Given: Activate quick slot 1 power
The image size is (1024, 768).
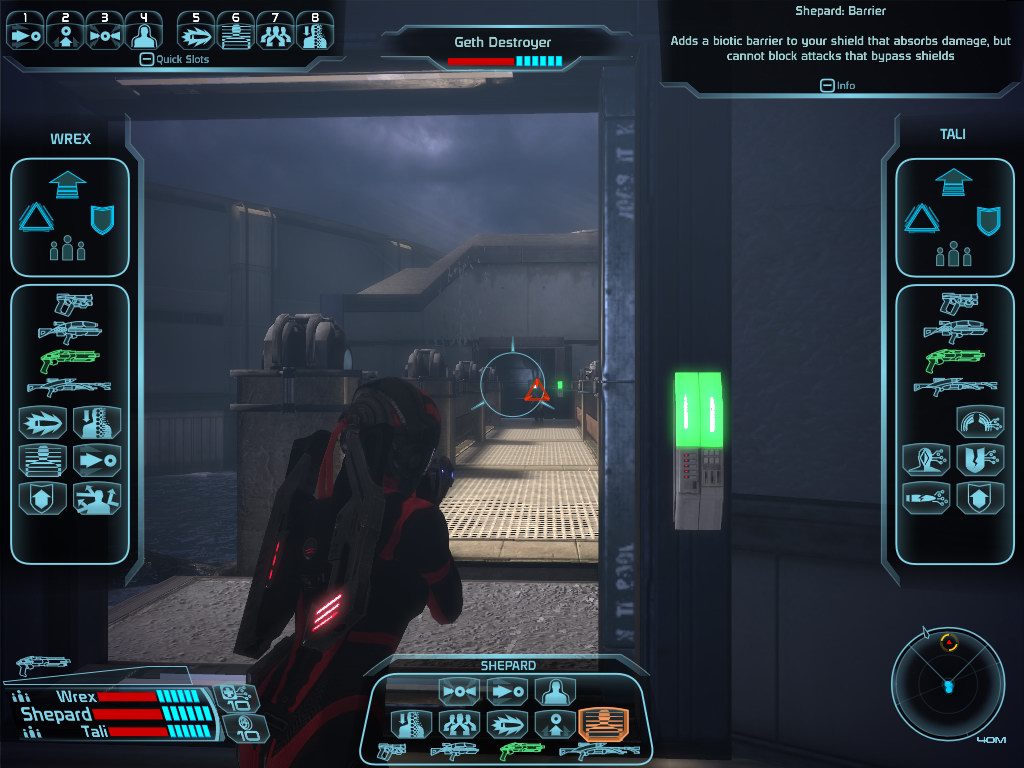Looking at the screenshot, I should click(25, 32).
